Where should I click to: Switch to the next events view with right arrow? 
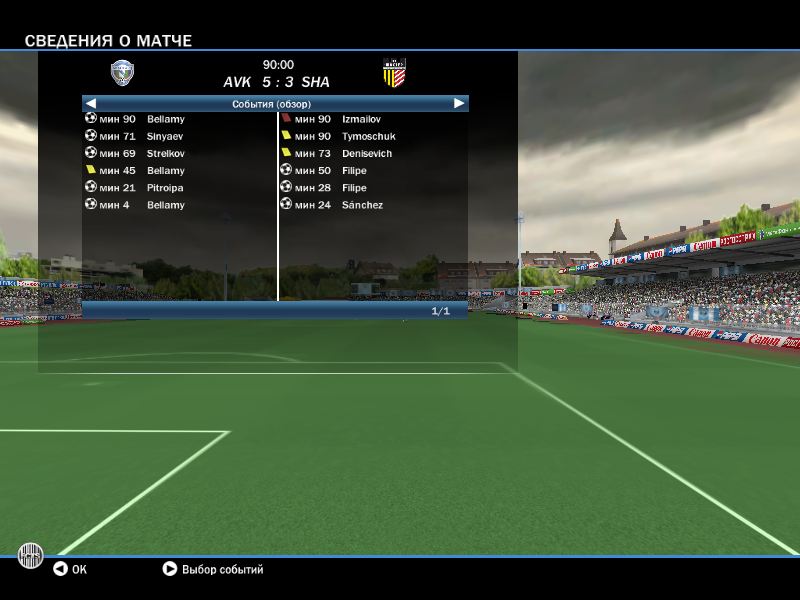click(459, 103)
